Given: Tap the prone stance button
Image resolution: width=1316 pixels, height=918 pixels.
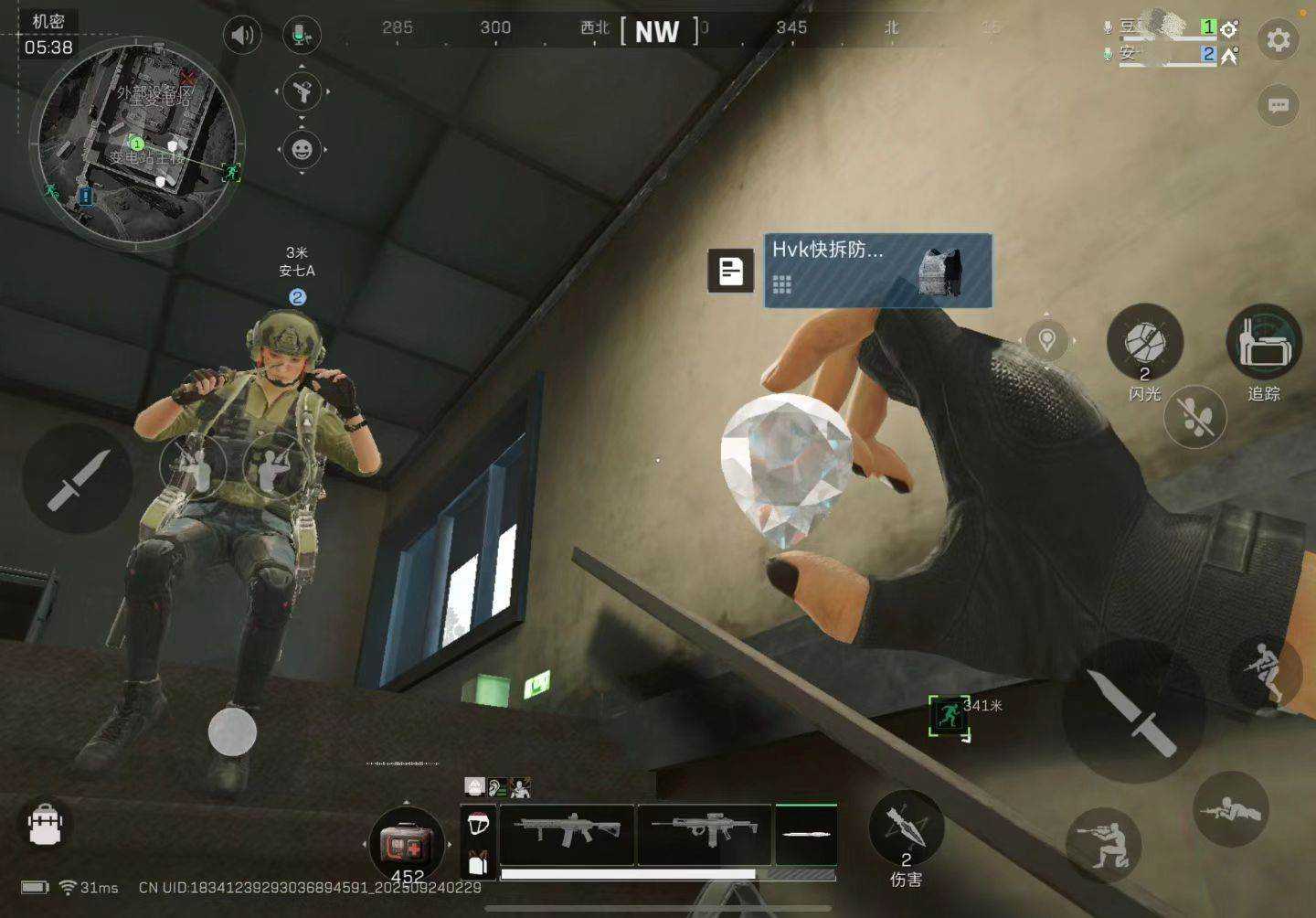Looking at the screenshot, I should coord(1230,810).
